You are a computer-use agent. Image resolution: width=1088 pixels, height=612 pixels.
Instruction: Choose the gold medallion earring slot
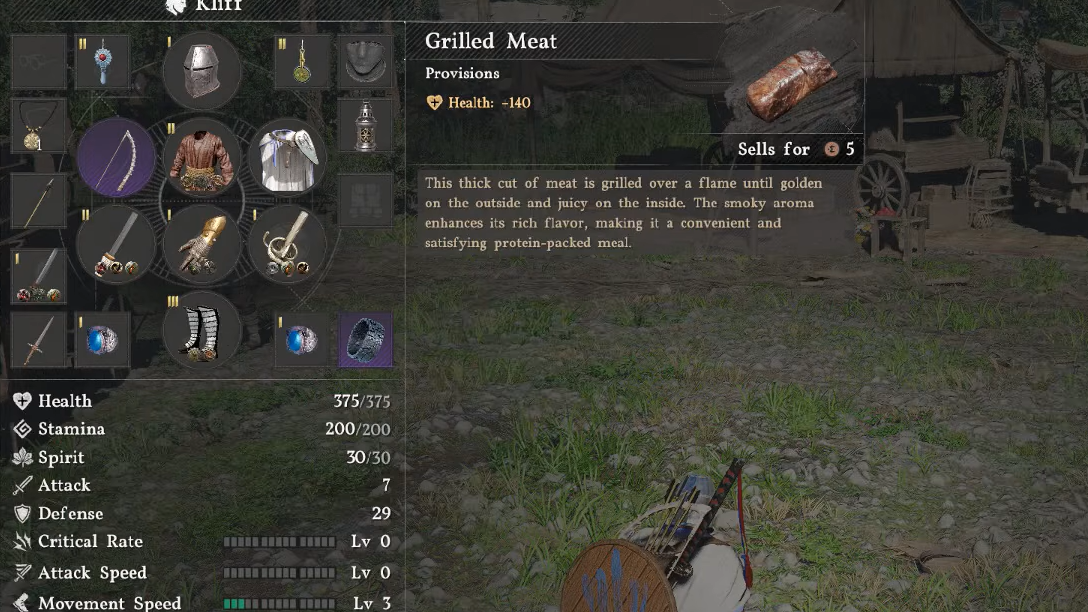point(302,62)
